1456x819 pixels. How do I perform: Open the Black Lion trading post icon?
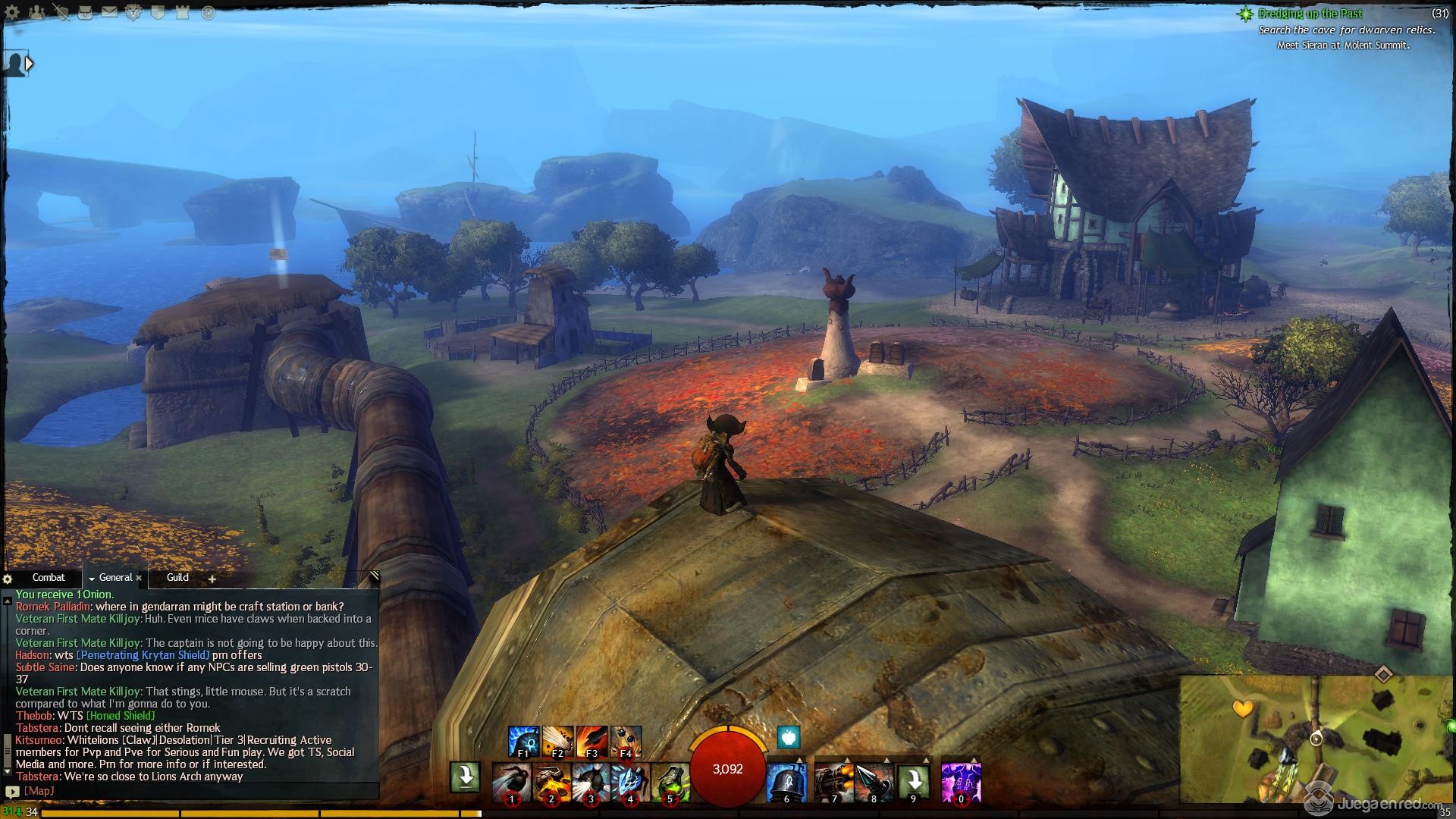133,13
